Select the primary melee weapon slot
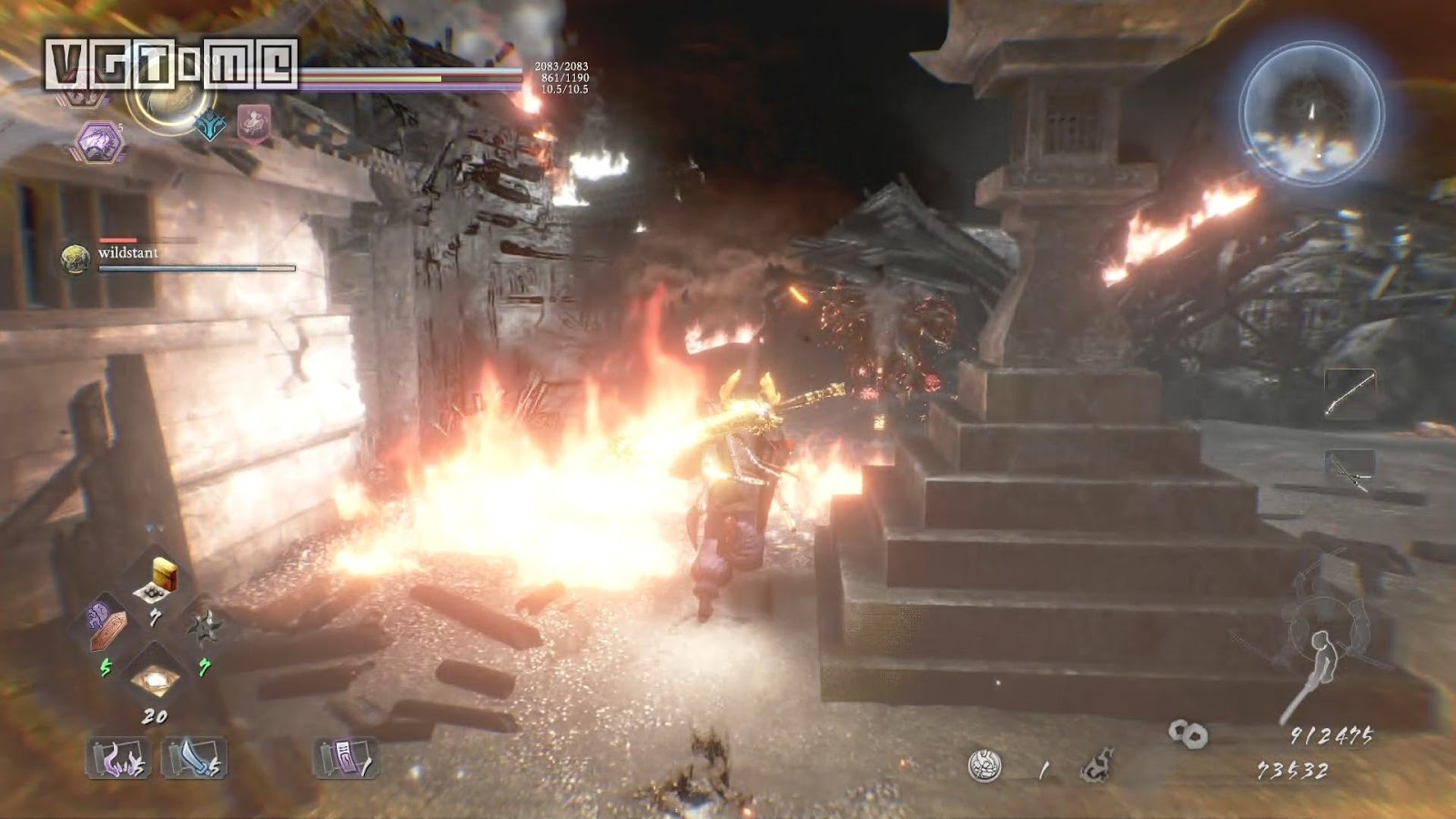 click(x=1350, y=393)
